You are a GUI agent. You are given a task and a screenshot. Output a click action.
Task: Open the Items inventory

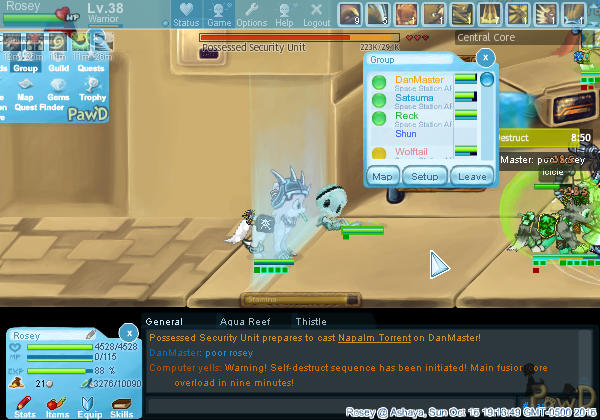[x=57, y=405]
